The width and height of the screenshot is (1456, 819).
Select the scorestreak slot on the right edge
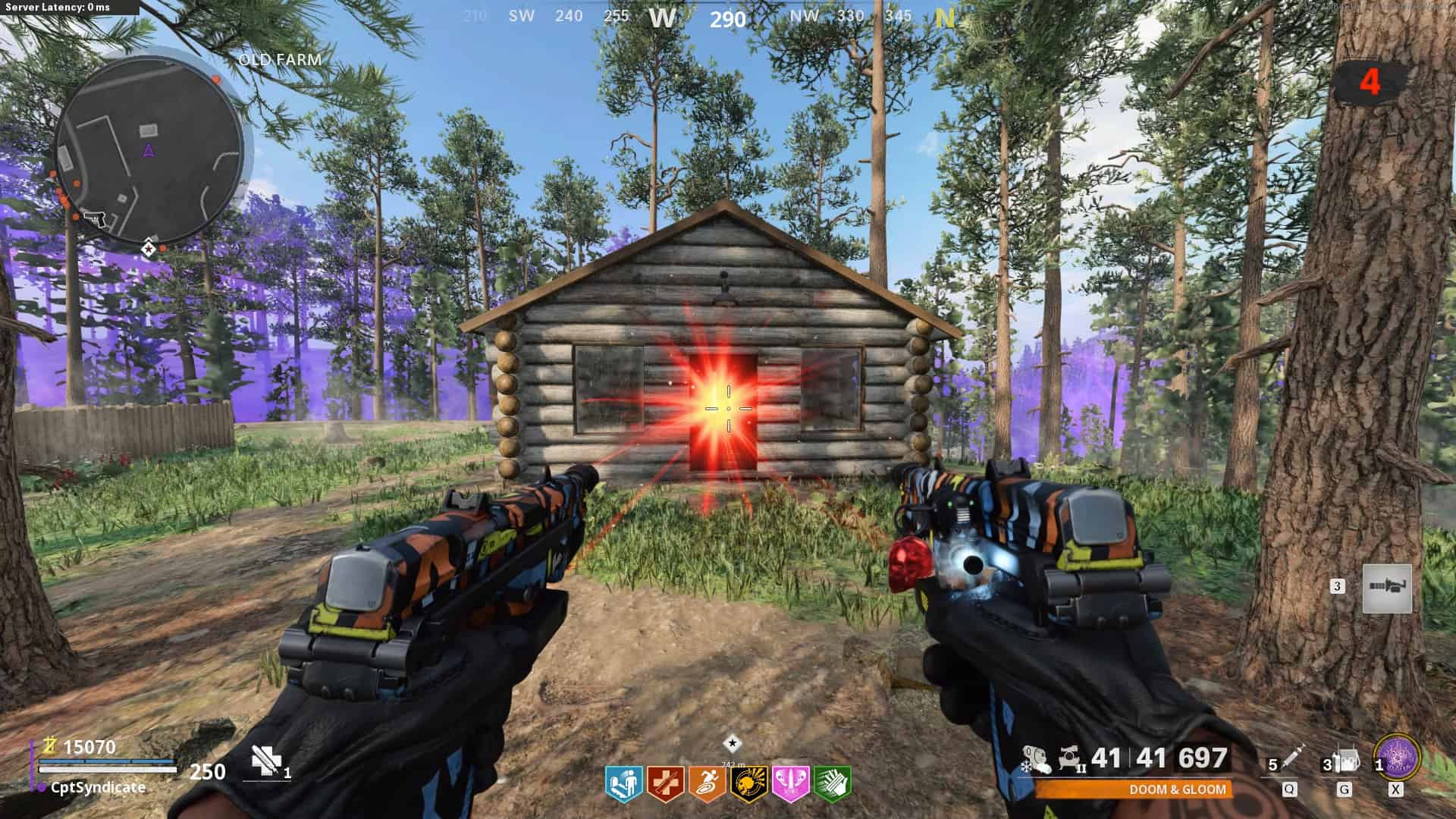point(1387,588)
